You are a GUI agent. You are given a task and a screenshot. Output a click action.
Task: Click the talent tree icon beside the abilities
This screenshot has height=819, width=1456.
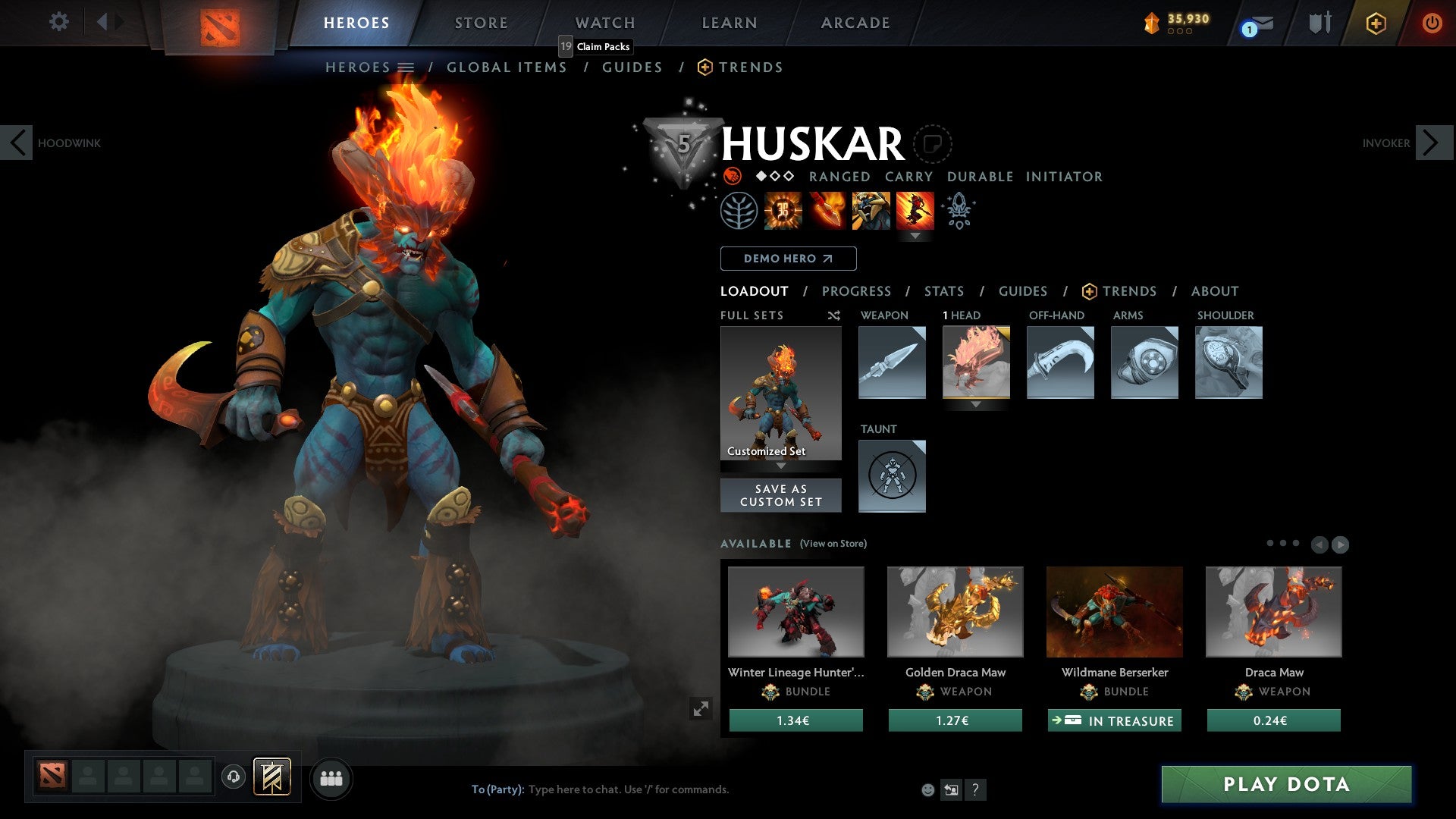[x=738, y=211]
